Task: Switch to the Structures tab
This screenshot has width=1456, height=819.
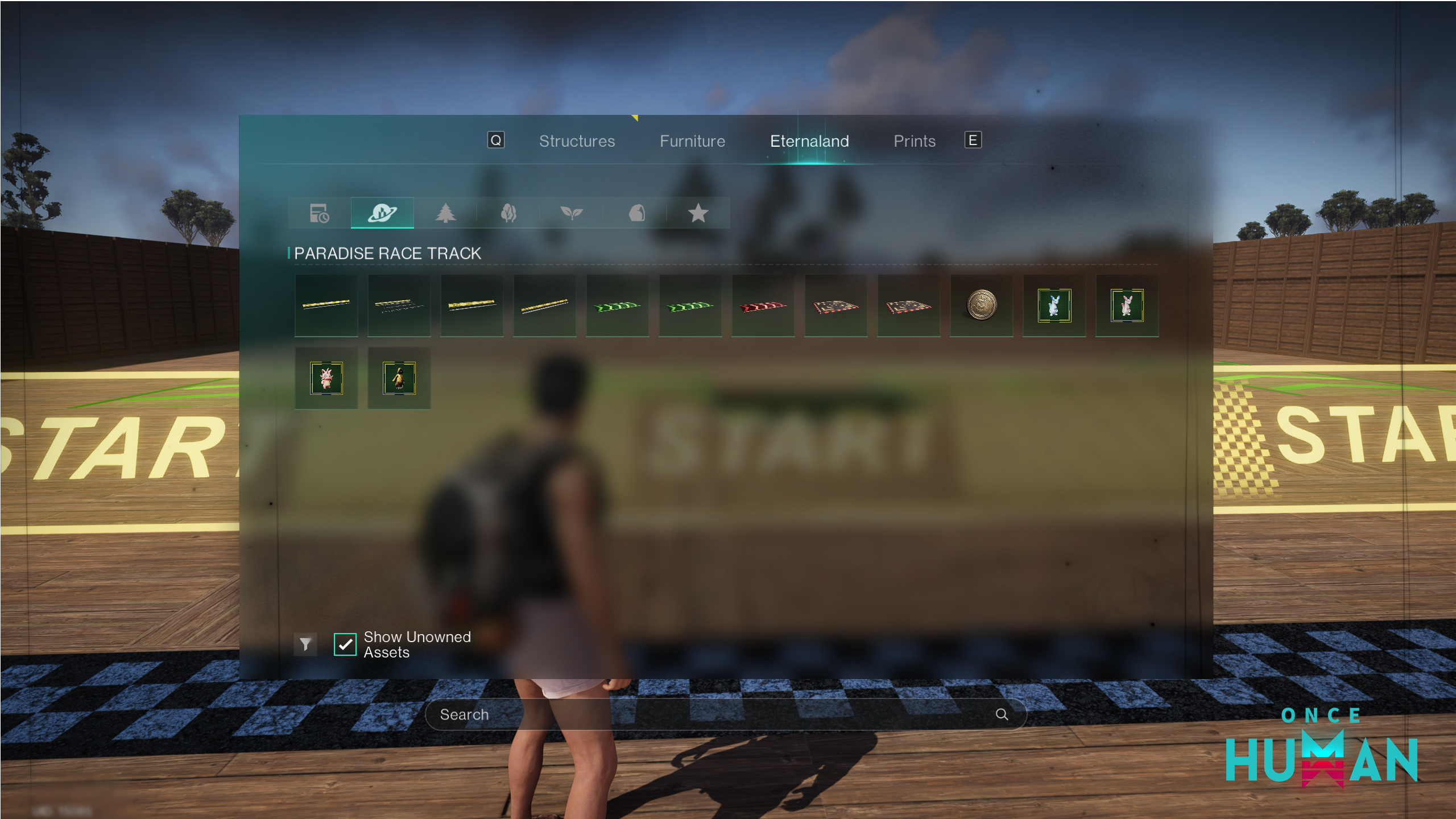Action: pyautogui.click(x=577, y=141)
